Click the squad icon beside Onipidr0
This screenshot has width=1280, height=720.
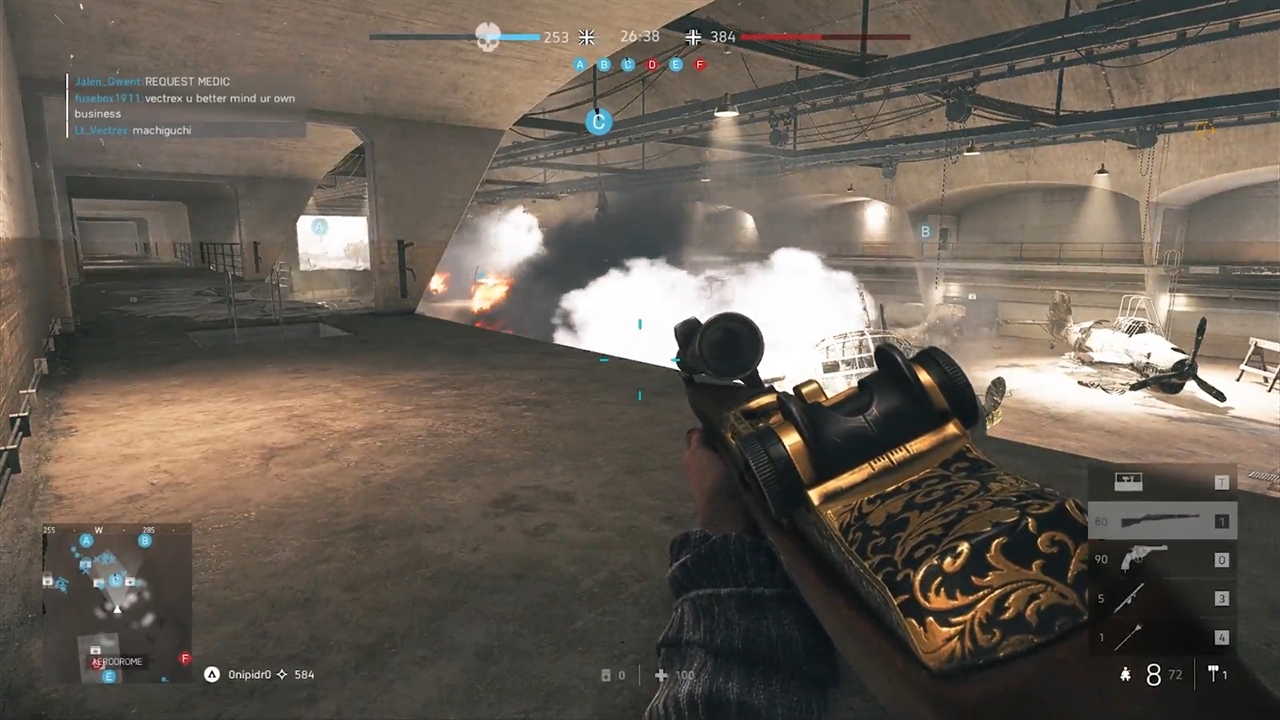pyautogui.click(x=212, y=675)
